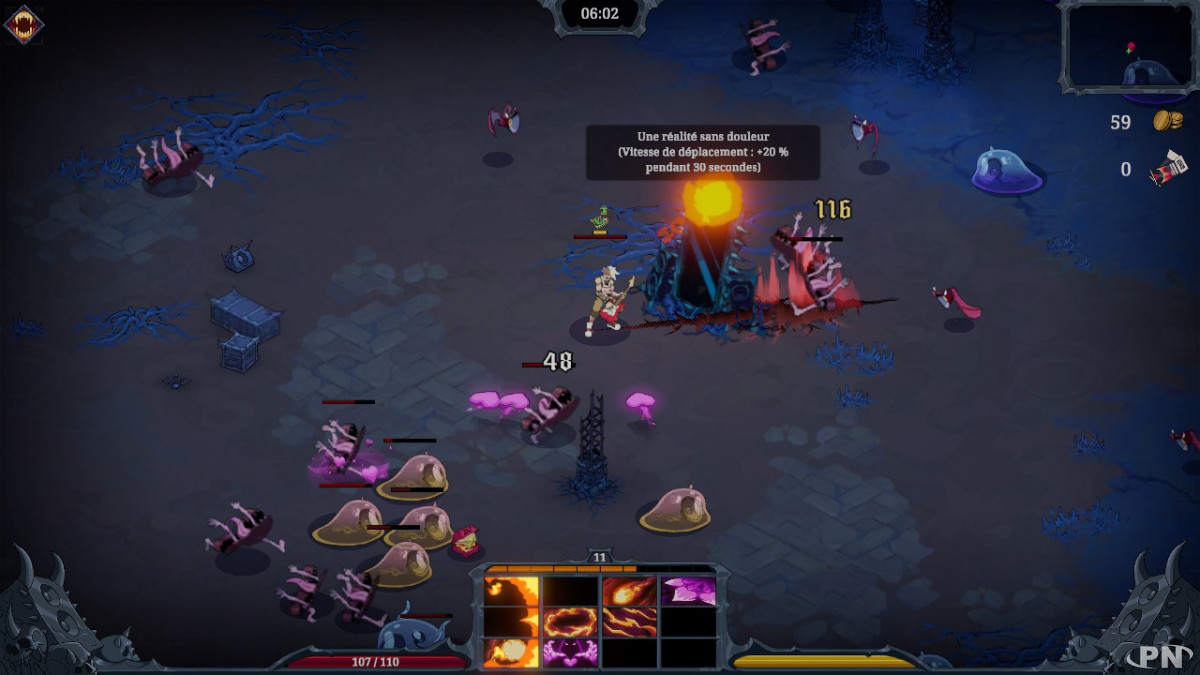Click the fire explosion ability slot
This screenshot has height=675, width=1200.
point(511,653)
